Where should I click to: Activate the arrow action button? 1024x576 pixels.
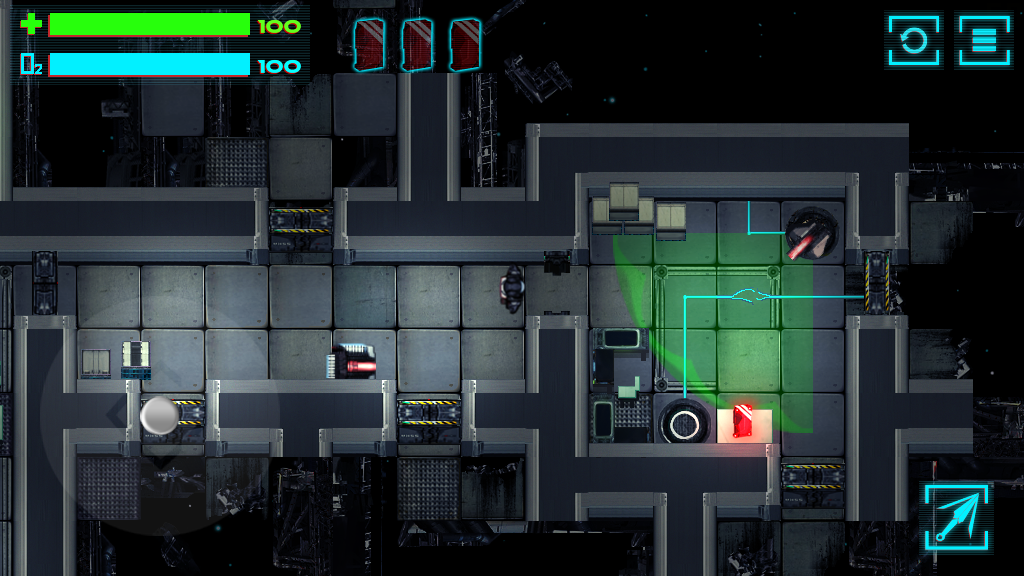coord(957,516)
